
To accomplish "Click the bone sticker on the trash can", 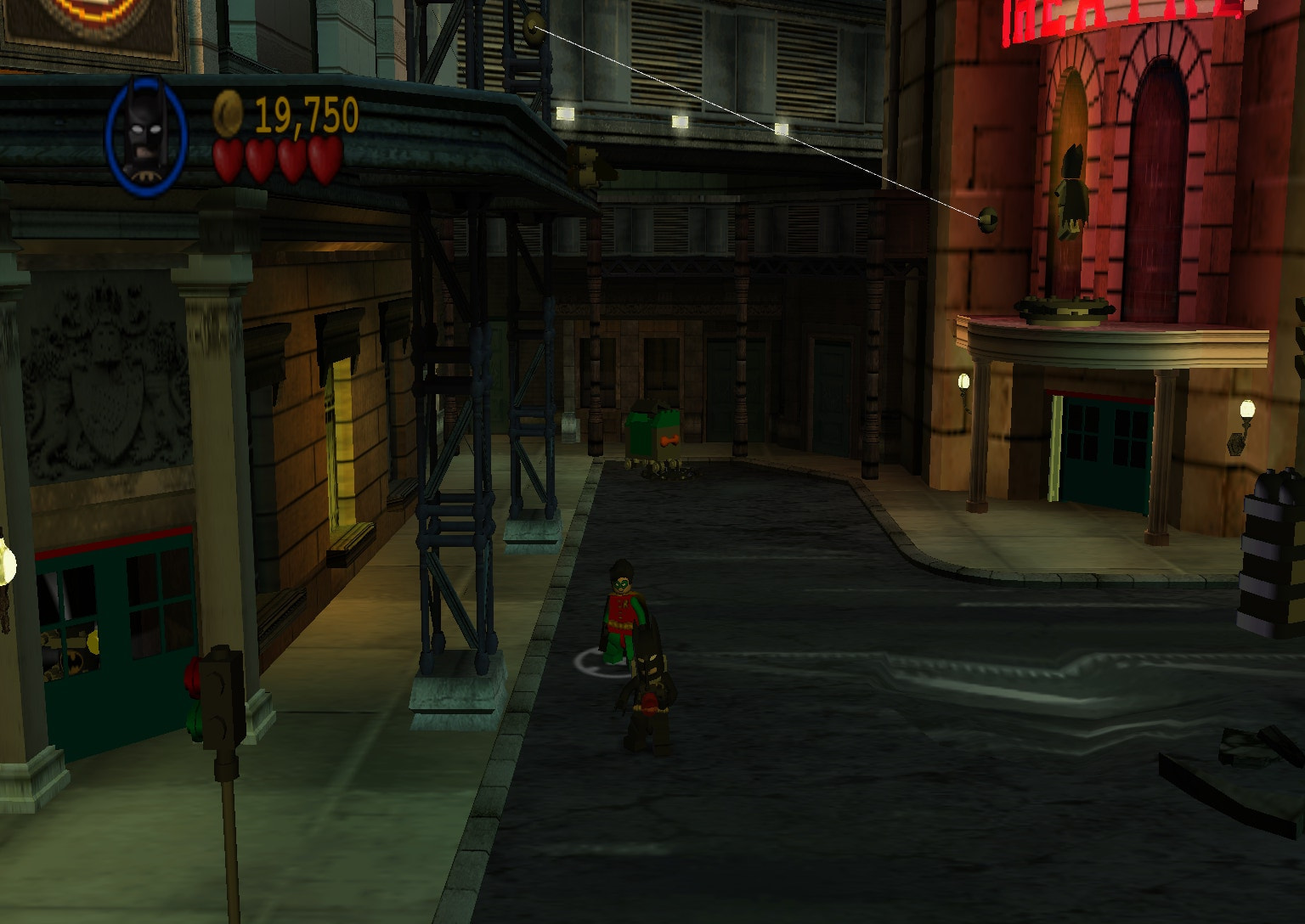I will coord(670,440).
